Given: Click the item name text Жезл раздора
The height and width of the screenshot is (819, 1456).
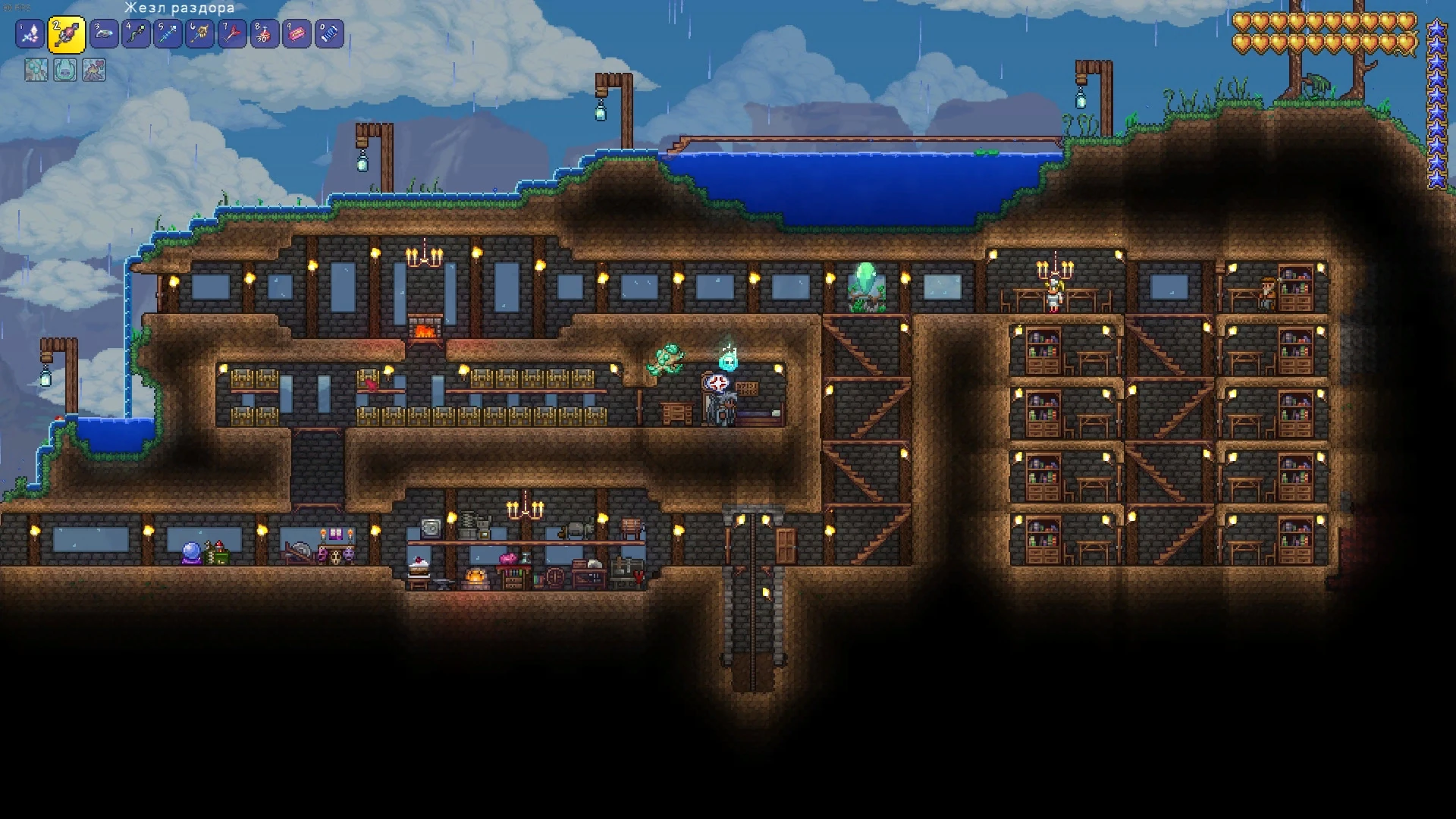Looking at the screenshot, I should pos(178,7).
